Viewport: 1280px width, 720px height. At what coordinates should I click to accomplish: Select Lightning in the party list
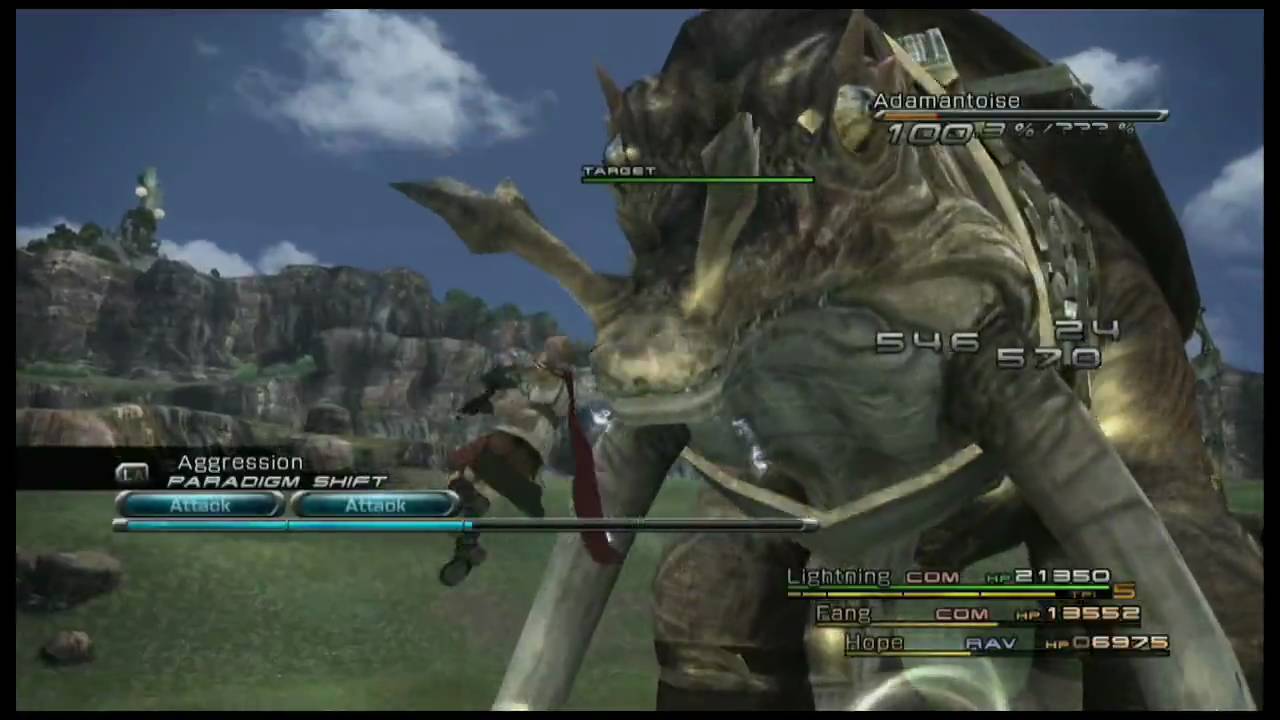838,577
